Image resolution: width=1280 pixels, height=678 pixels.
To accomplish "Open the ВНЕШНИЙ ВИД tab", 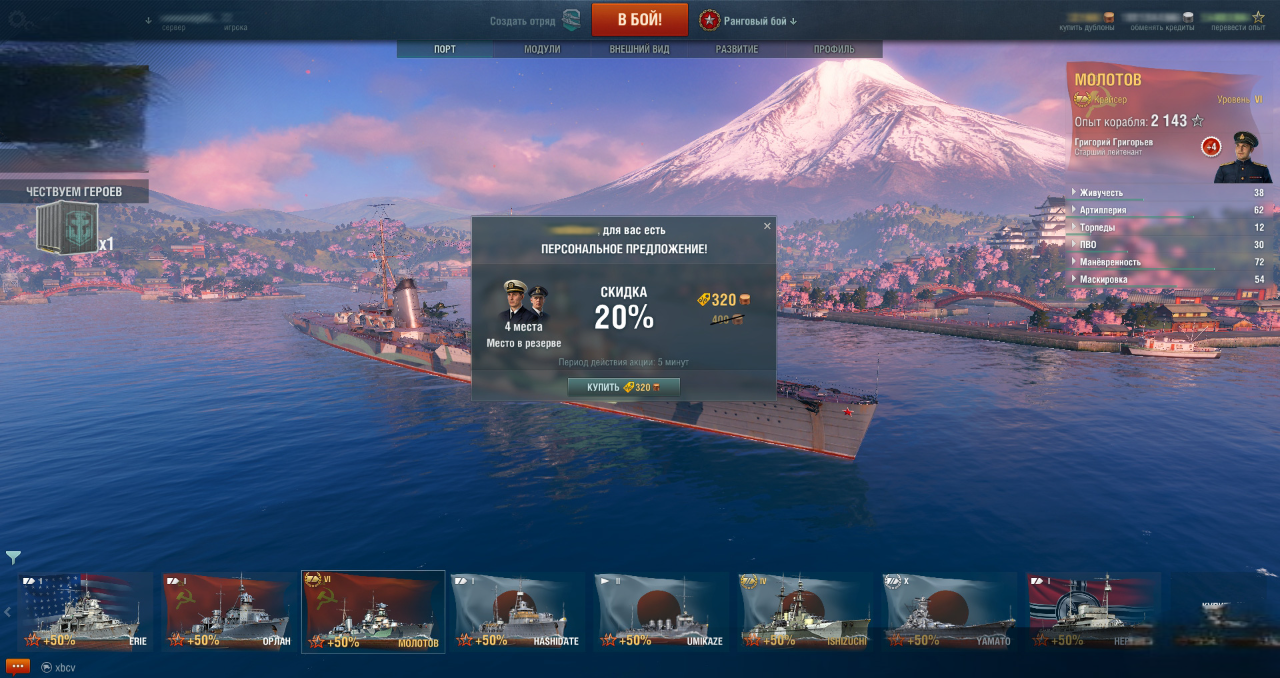I will [639, 49].
